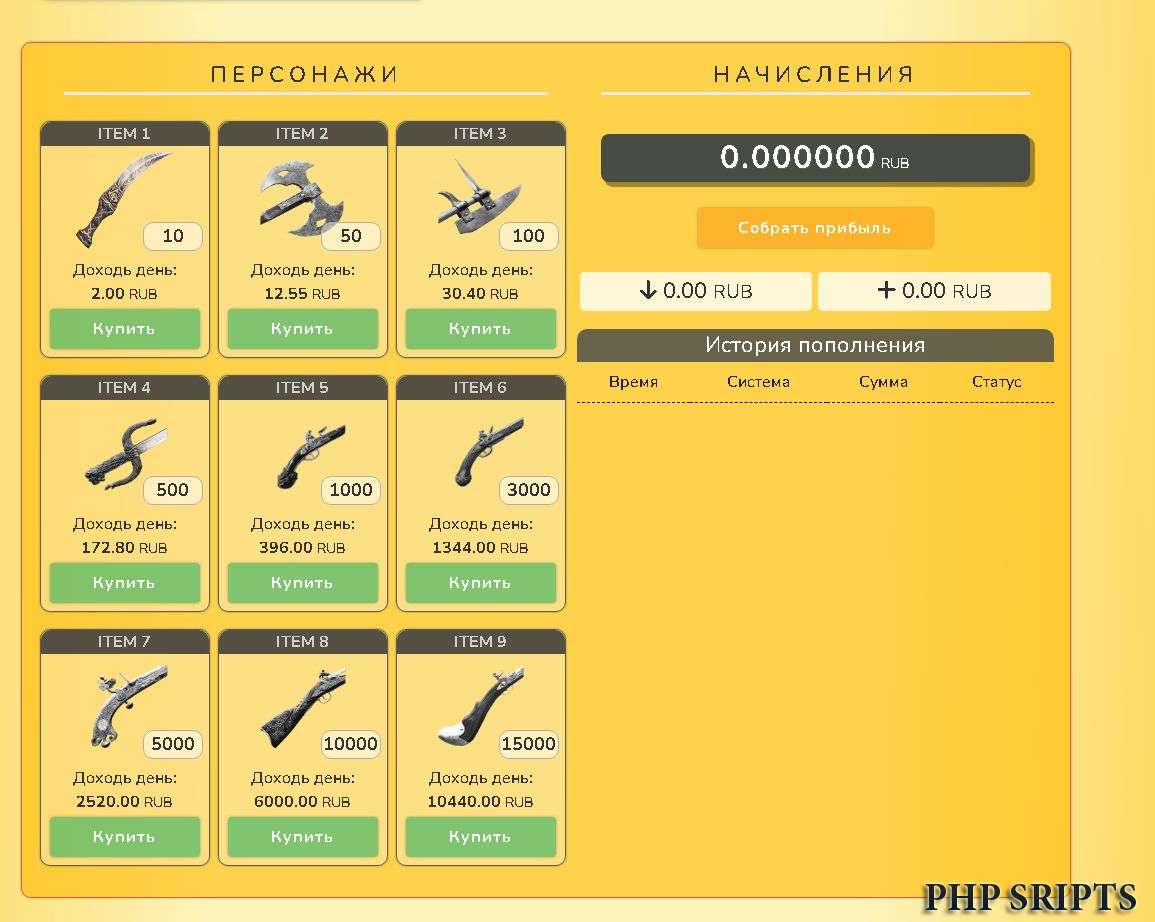1155x922 pixels.
Task: Purchase ITEM 9 priced 15000
Action: (480, 837)
